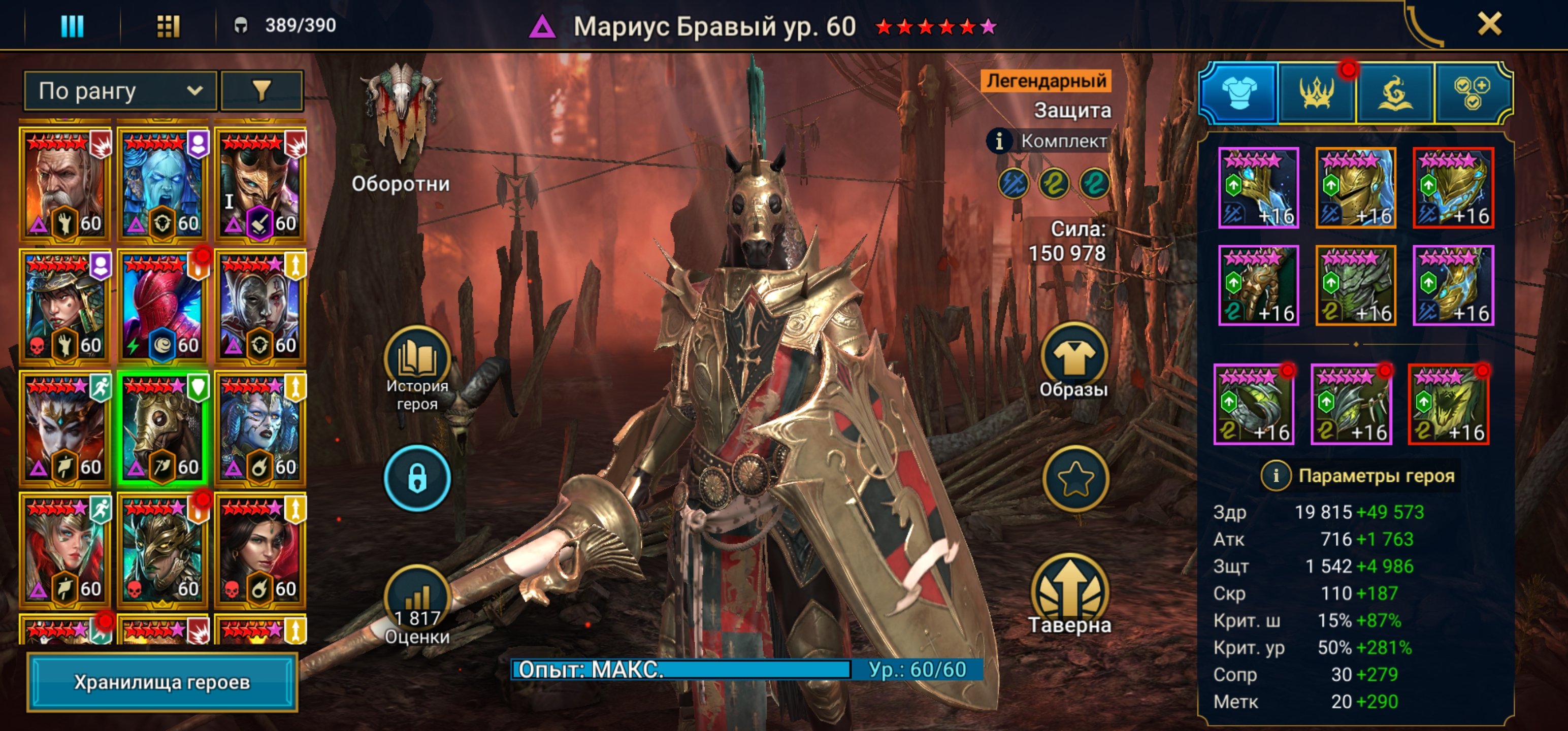Switch to the dragon-swirl tab
Image resolution: width=1568 pixels, height=731 pixels.
(1394, 93)
